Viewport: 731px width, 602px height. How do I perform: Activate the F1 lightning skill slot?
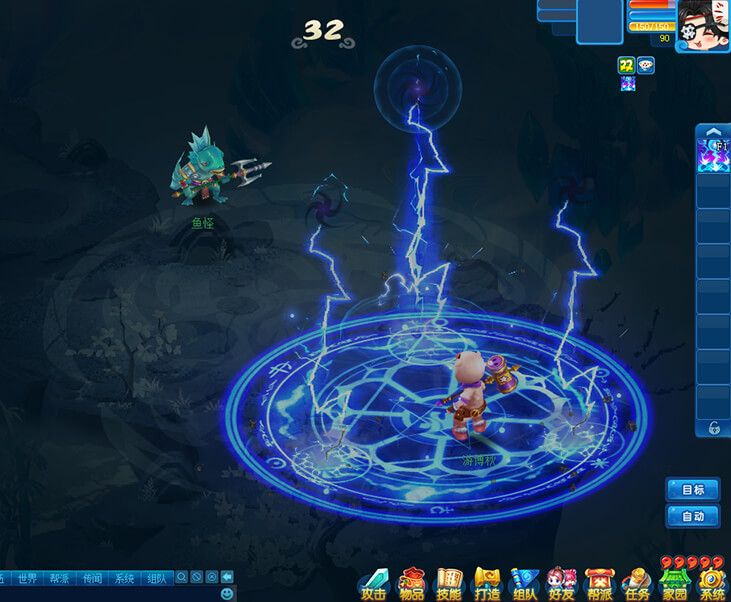click(712, 155)
